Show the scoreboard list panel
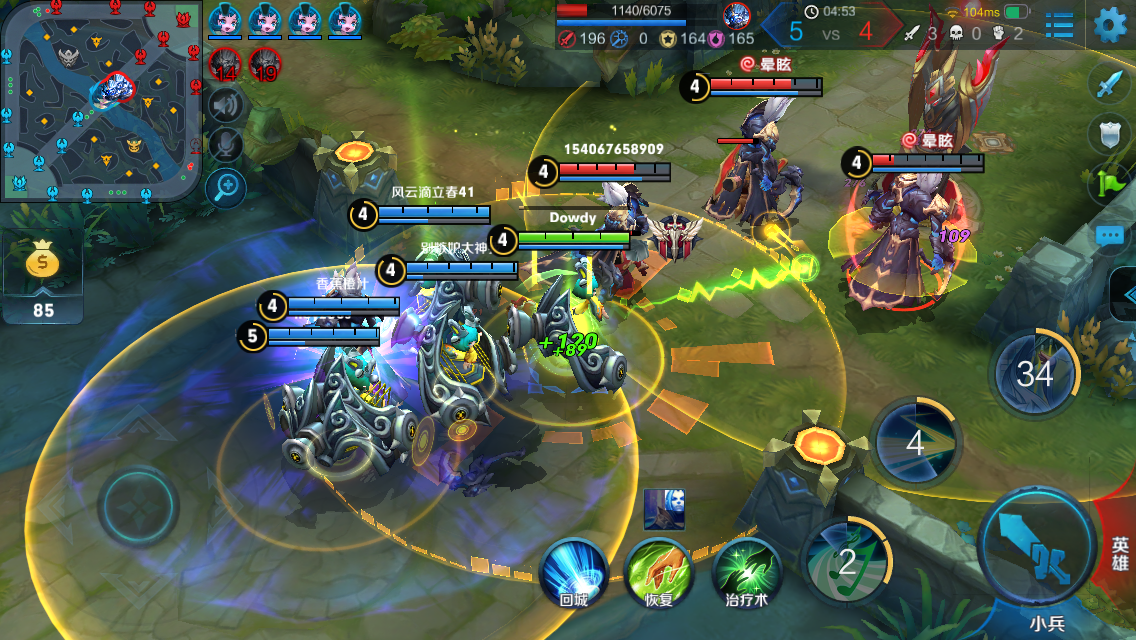This screenshot has width=1136, height=640. click(1059, 25)
